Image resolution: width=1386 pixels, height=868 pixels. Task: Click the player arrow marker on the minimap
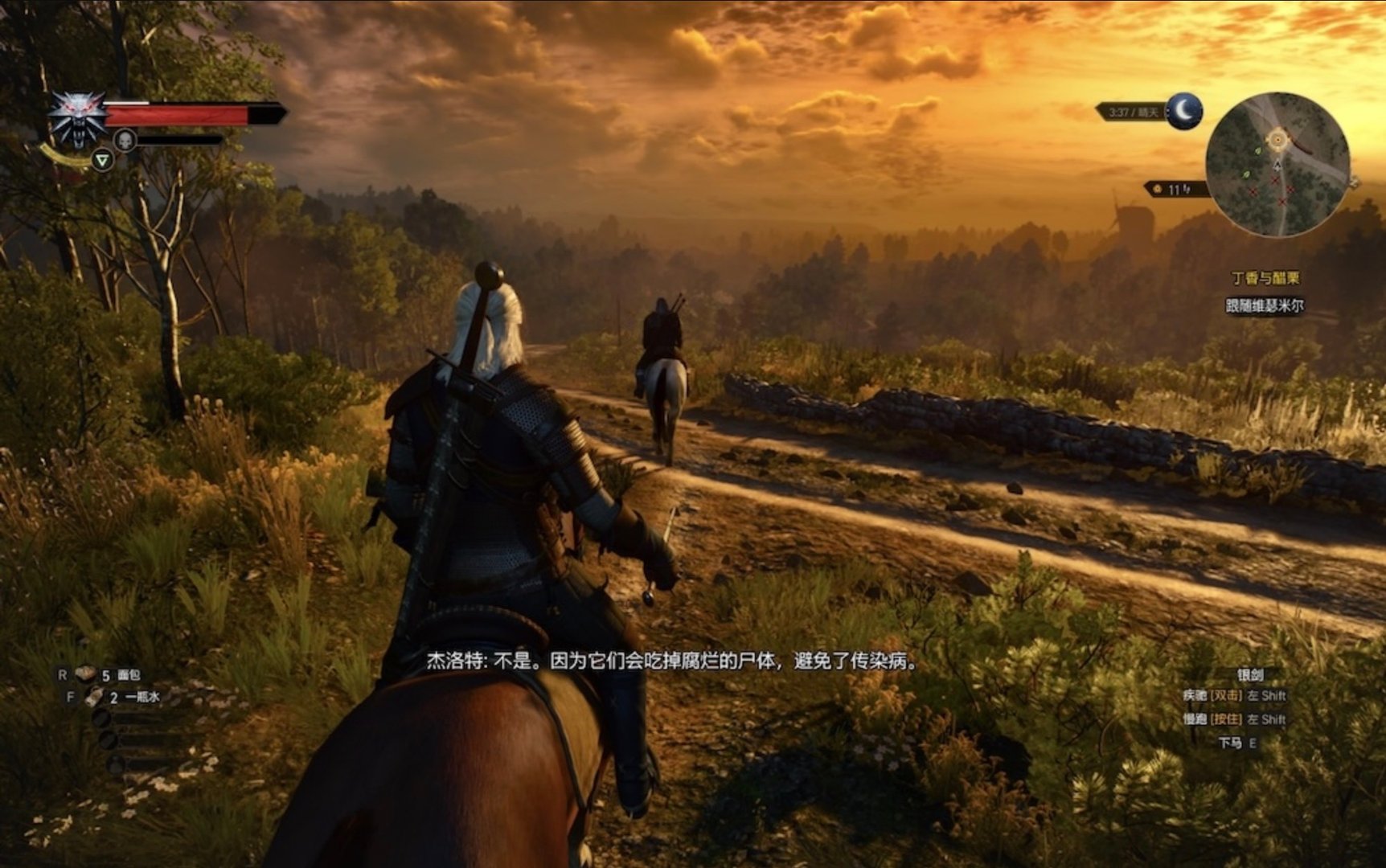(x=1277, y=165)
